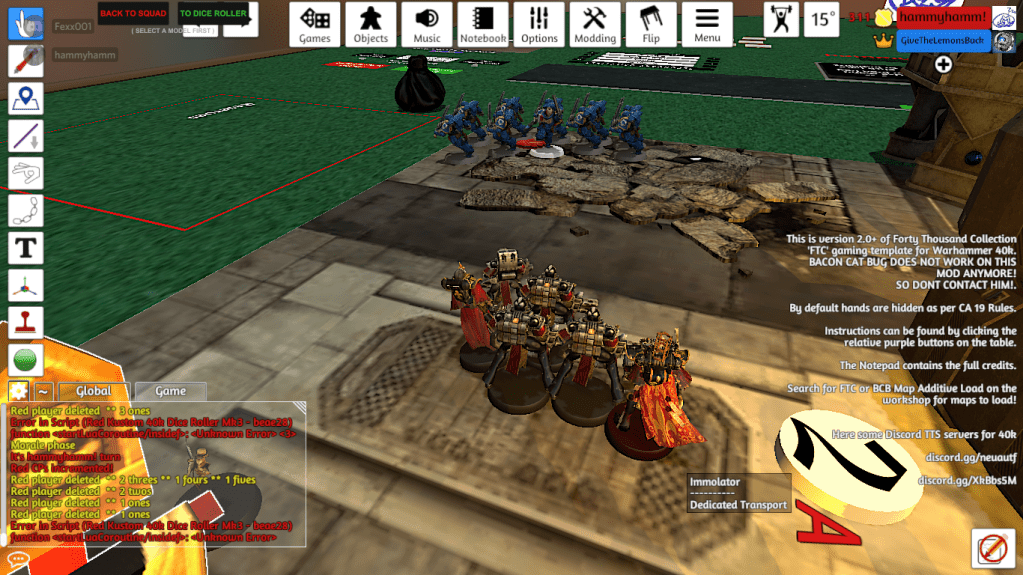Open the Games menu
The height and width of the screenshot is (575, 1023).
315,24
